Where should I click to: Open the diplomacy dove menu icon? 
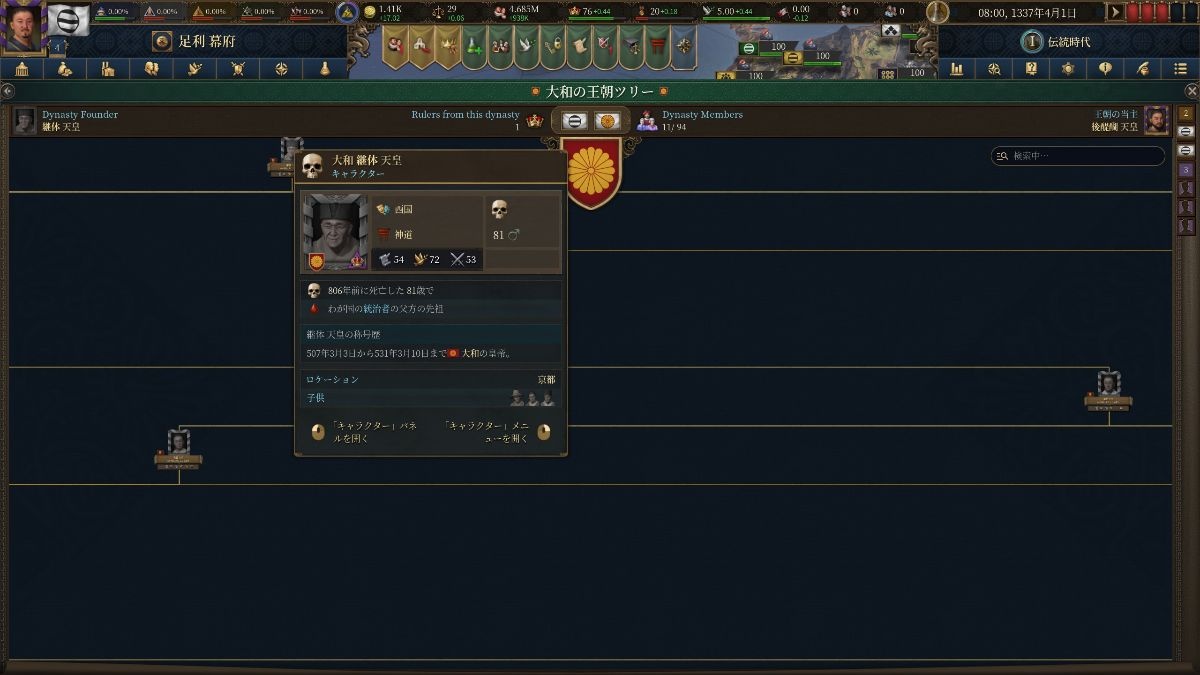click(x=195, y=69)
